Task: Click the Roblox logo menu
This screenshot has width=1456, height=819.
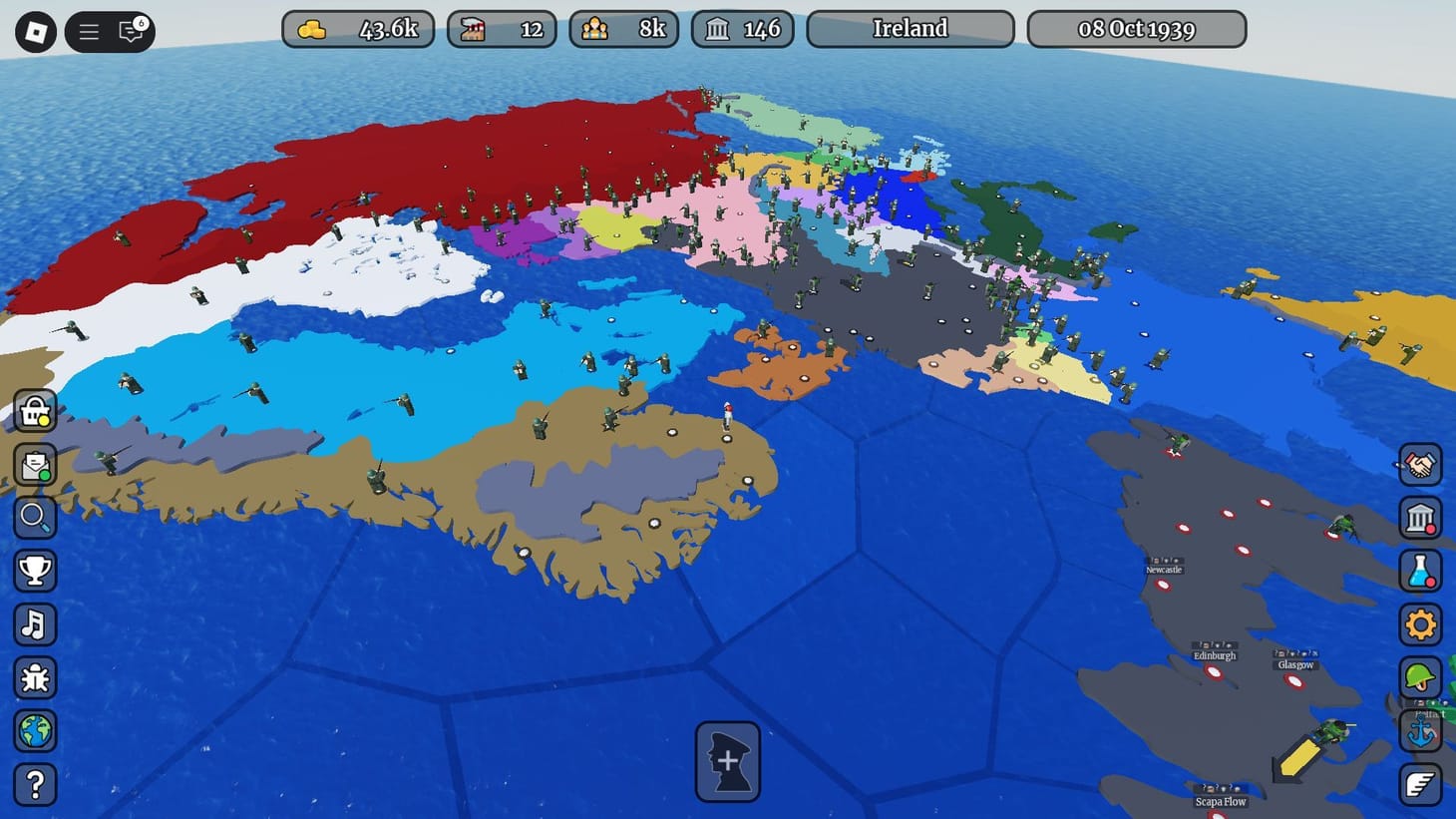Action: click(x=35, y=31)
